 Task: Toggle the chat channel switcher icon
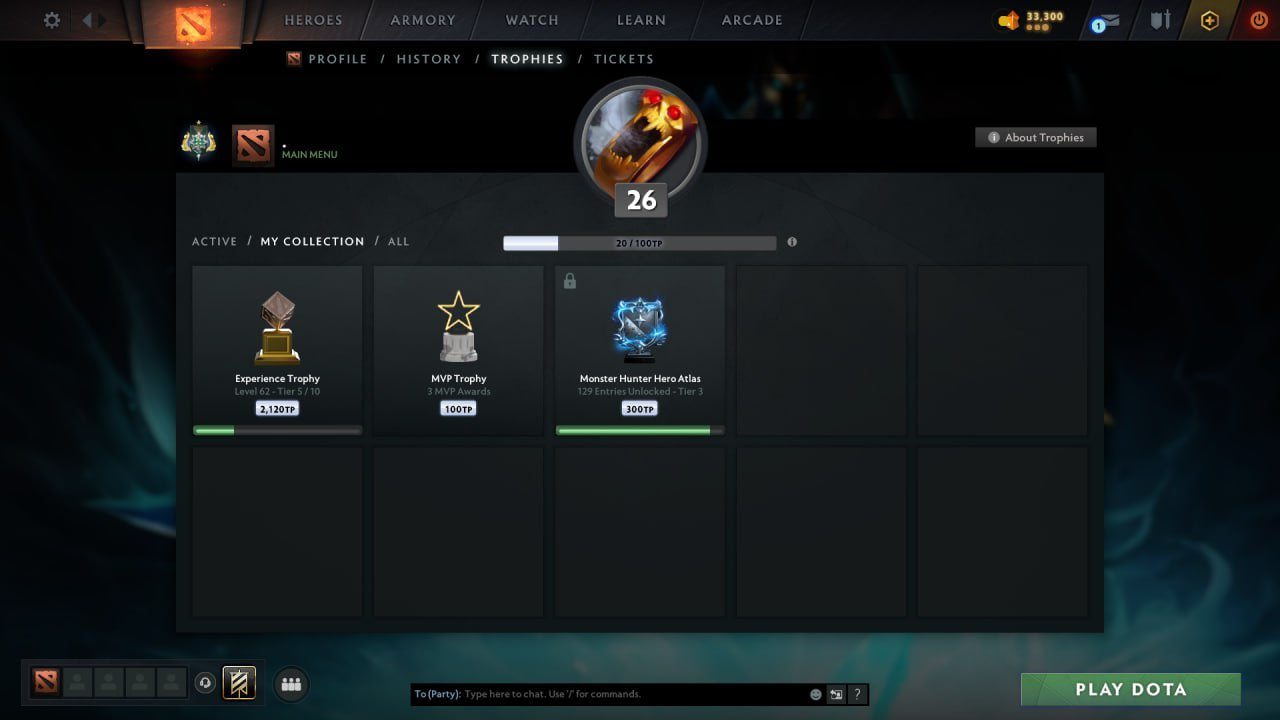[x=836, y=693]
